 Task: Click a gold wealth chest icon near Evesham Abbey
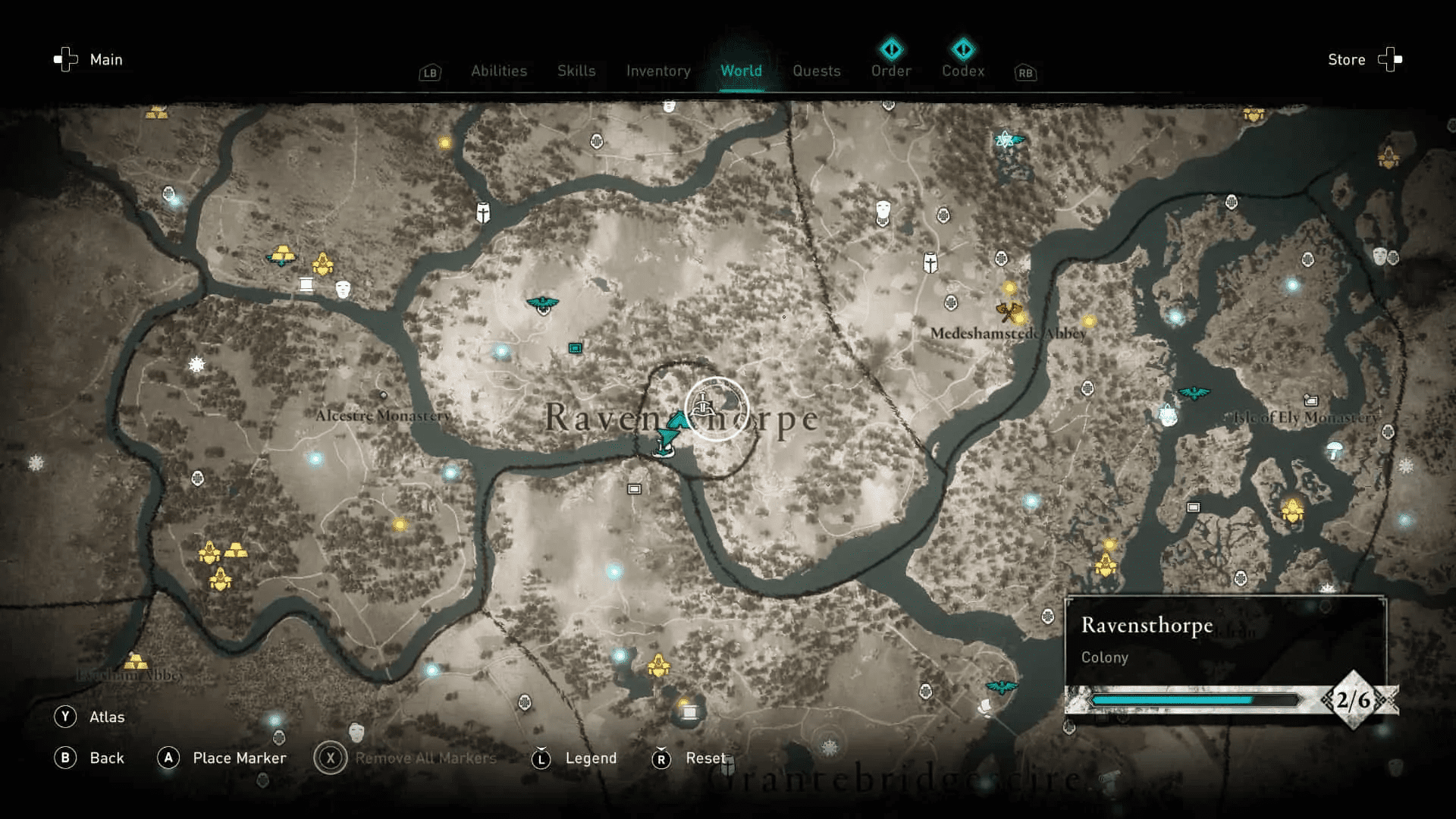pyautogui.click(x=136, y=661)
